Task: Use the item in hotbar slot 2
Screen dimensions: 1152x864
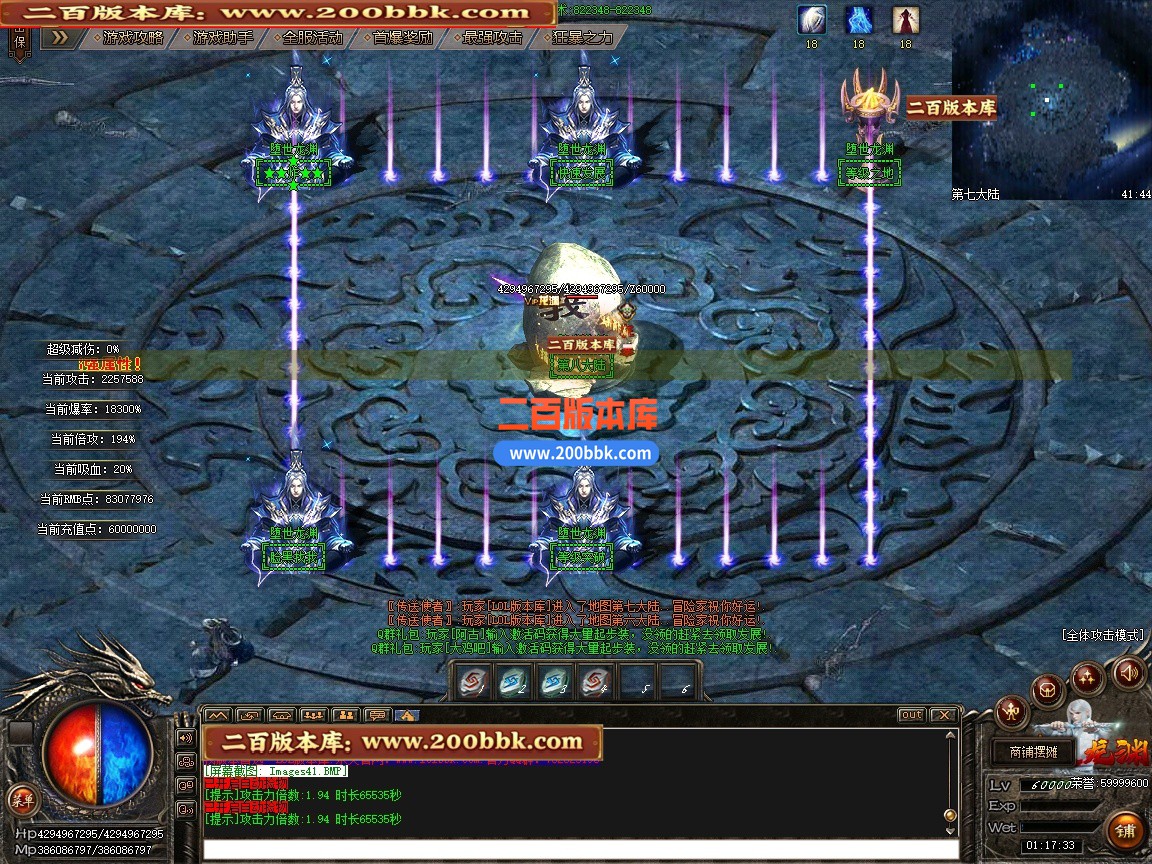Action: 514,682
